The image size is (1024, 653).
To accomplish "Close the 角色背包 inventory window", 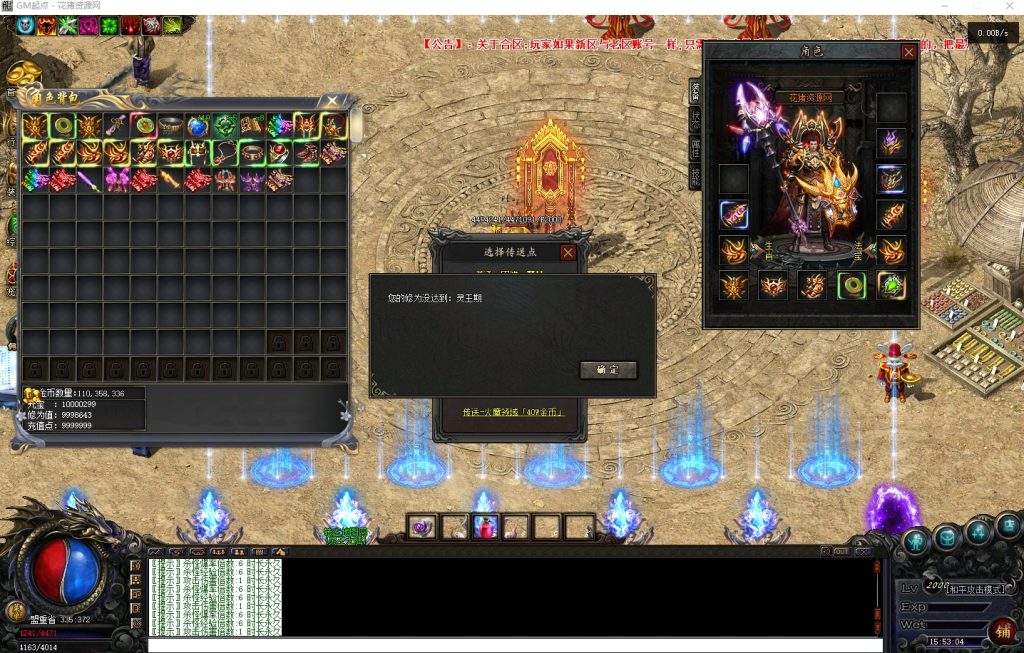I will pyautogui.click(x=333, y=101).
